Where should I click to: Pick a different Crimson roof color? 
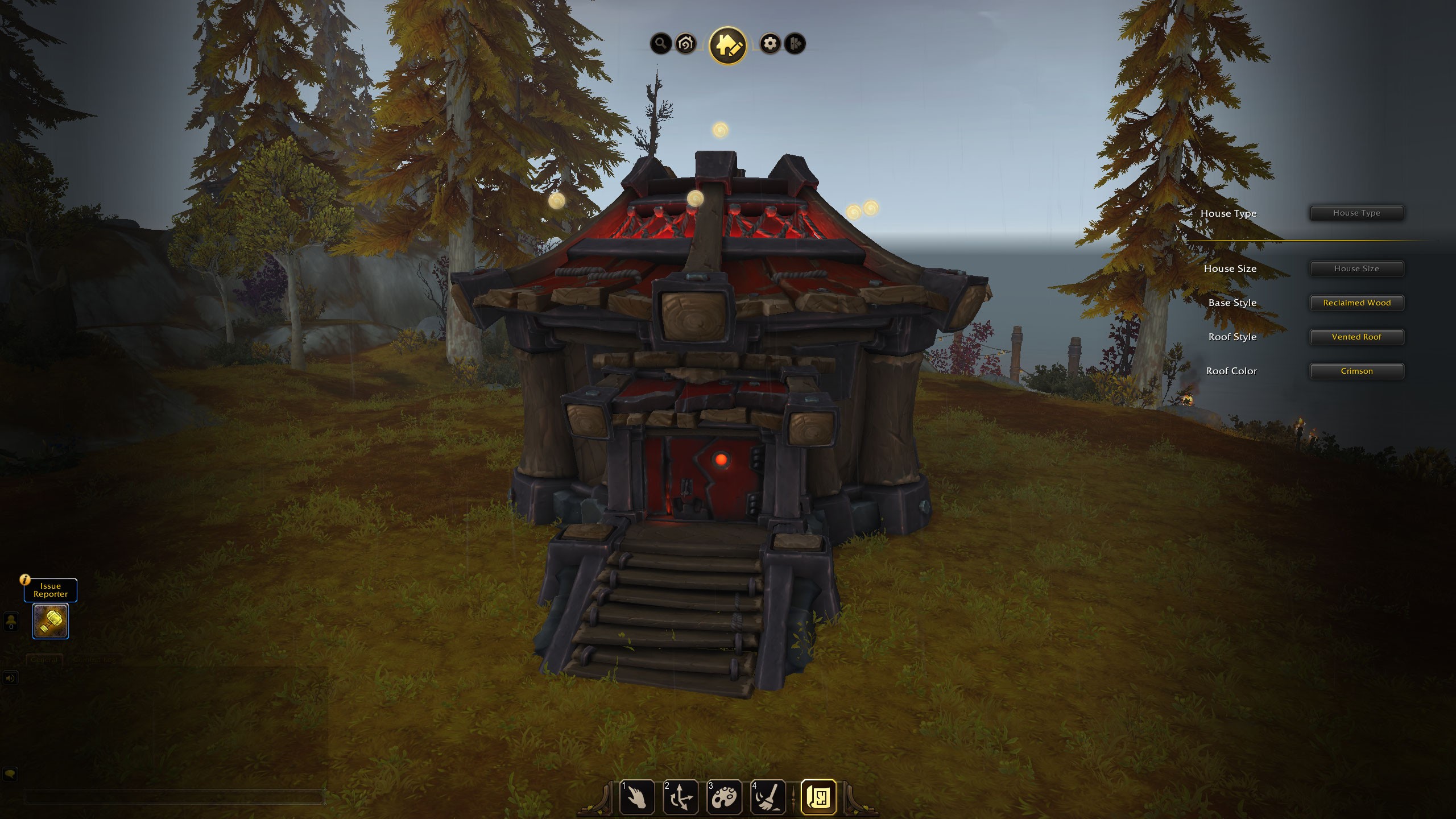[1356, 371]
